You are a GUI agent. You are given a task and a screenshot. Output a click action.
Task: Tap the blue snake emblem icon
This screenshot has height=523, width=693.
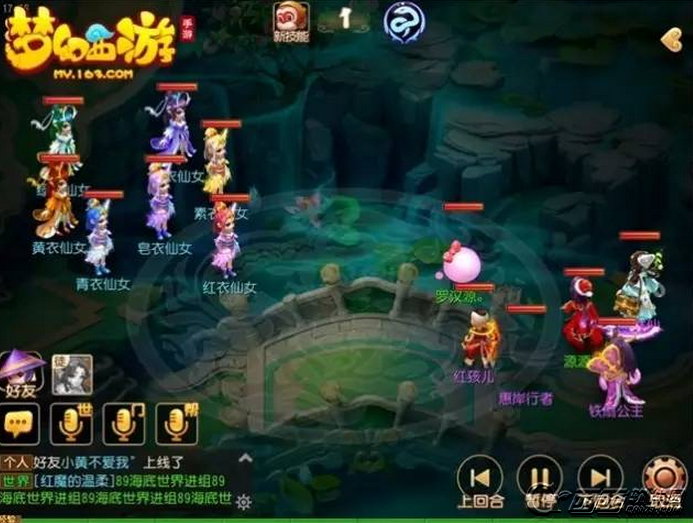tap(402, 21)
